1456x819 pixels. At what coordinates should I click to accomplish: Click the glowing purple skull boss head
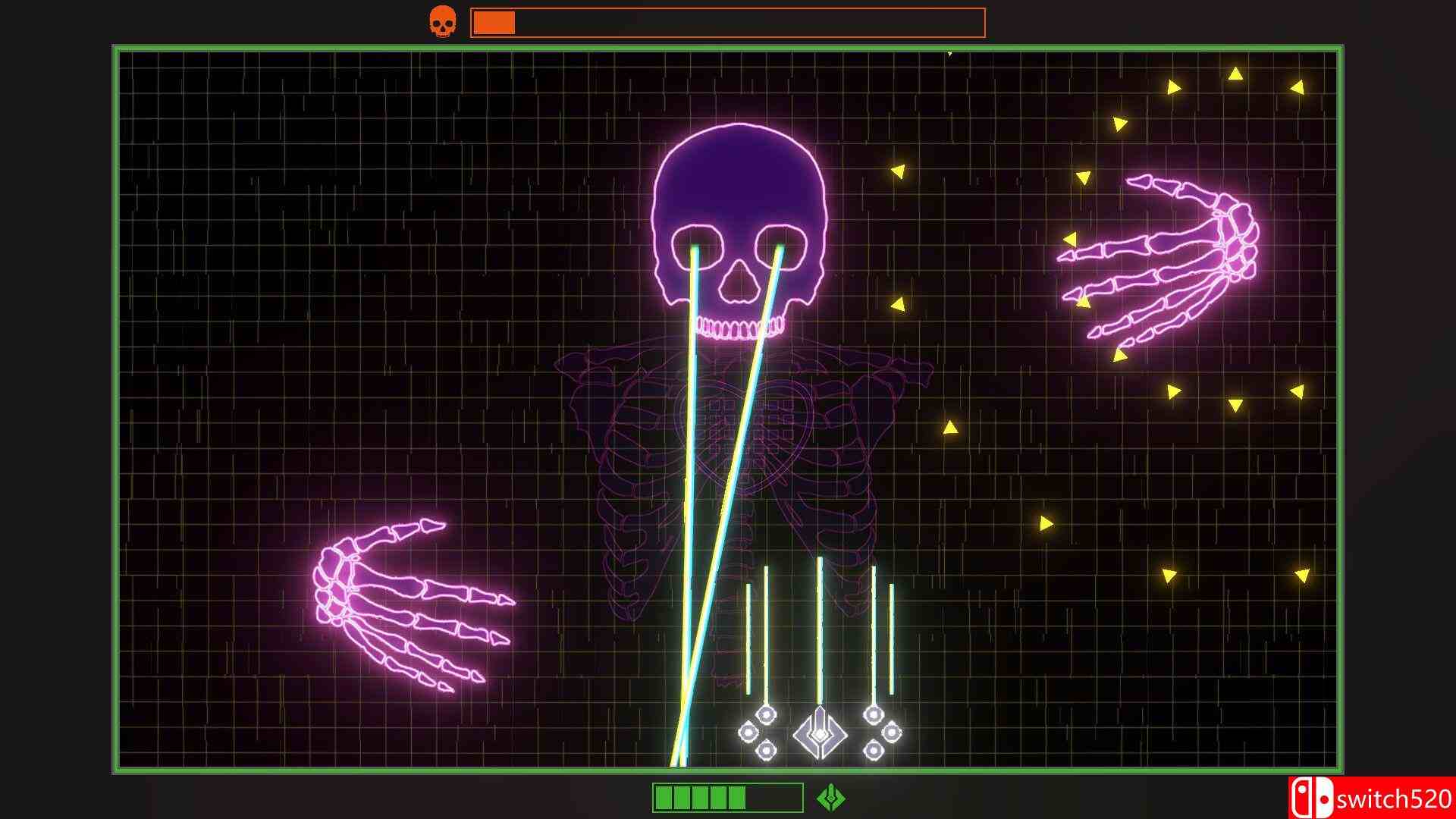click(739, 220)
